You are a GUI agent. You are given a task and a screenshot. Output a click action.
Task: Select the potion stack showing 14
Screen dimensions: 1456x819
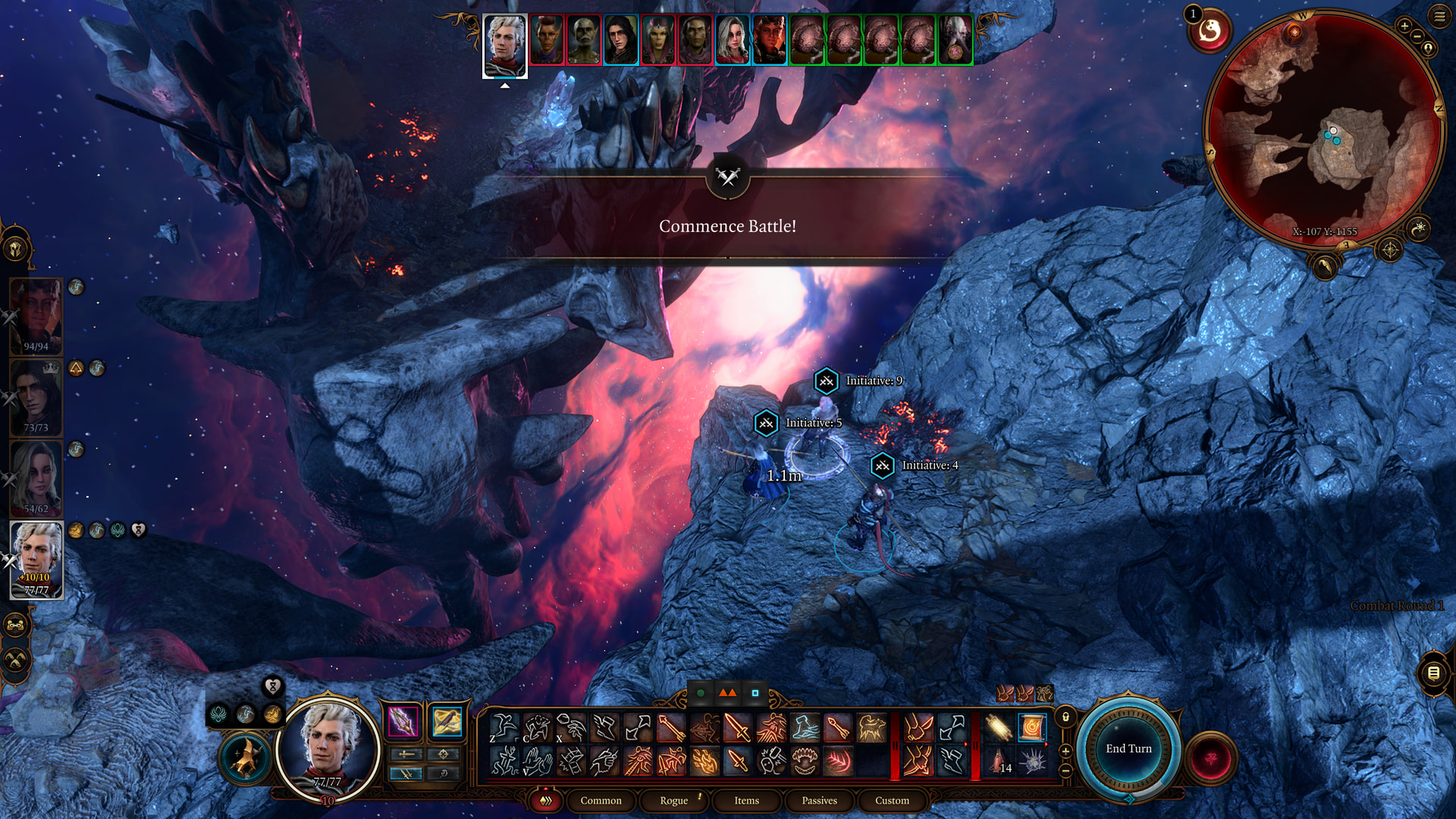[999, 761]
